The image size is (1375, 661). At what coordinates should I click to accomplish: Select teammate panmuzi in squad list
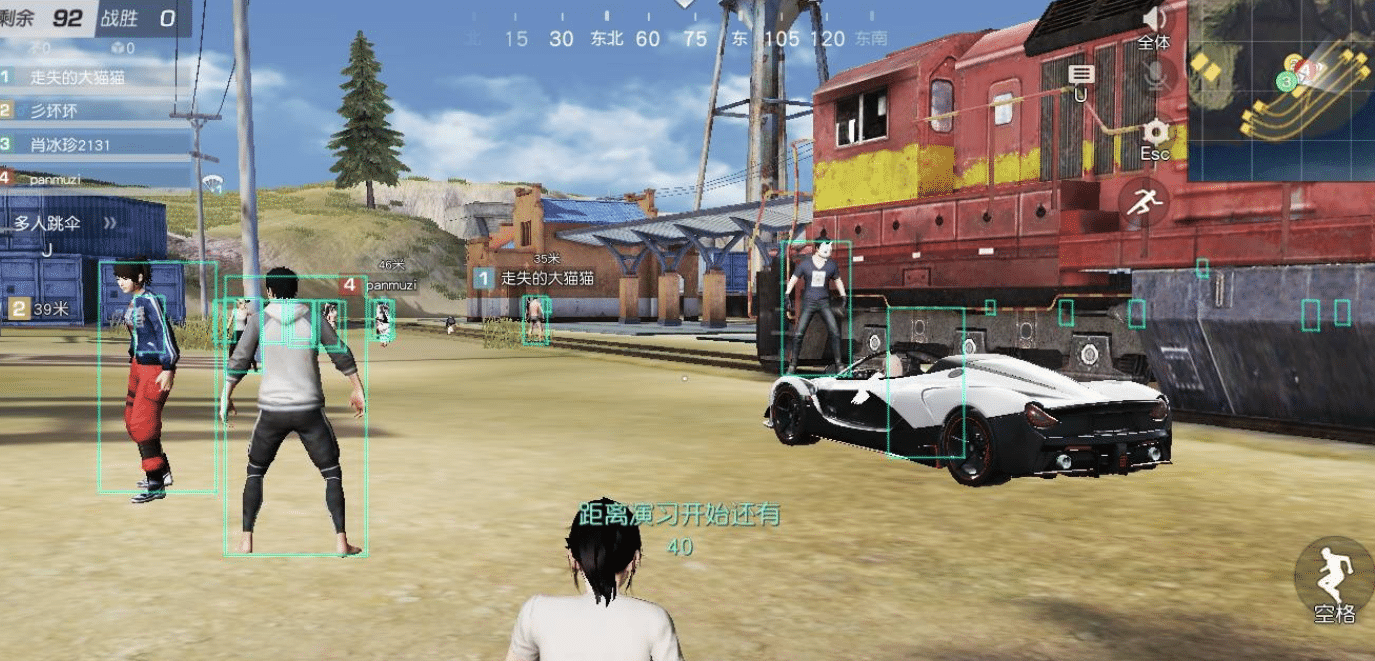[x=55, y=179]
